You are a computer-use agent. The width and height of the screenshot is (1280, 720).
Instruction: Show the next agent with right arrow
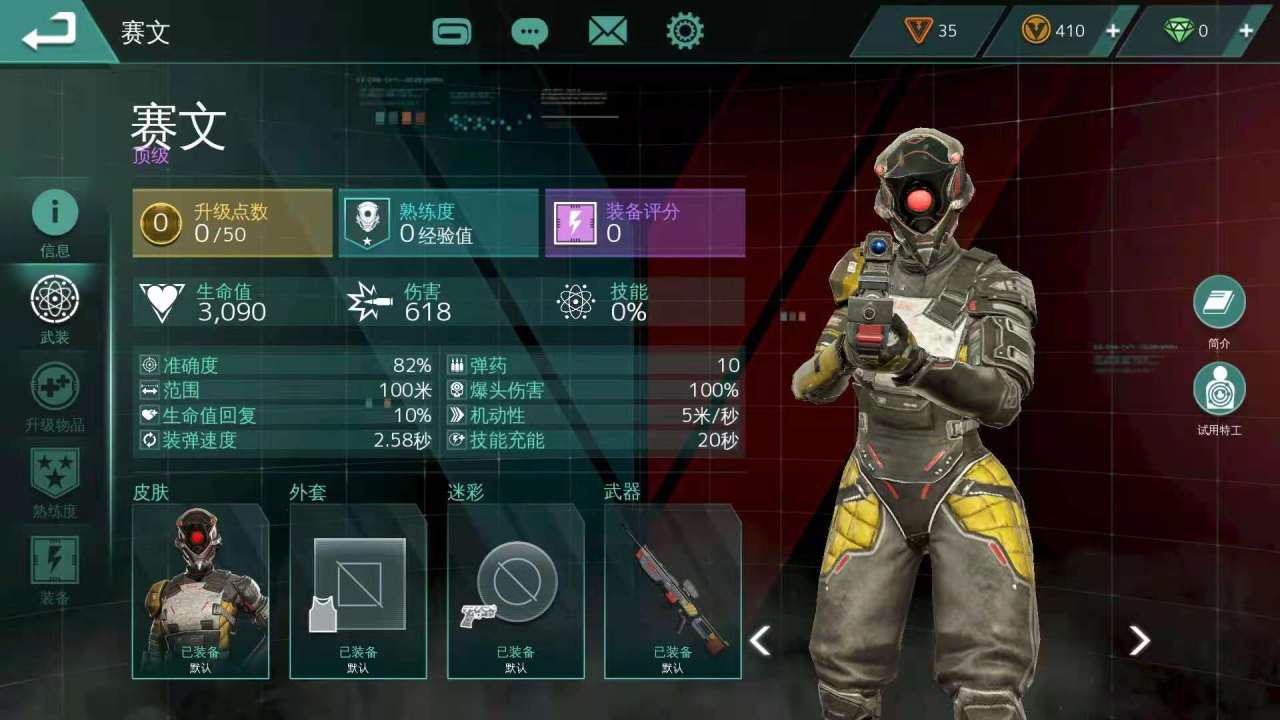pyautogui.click(x=1139, y=640)
